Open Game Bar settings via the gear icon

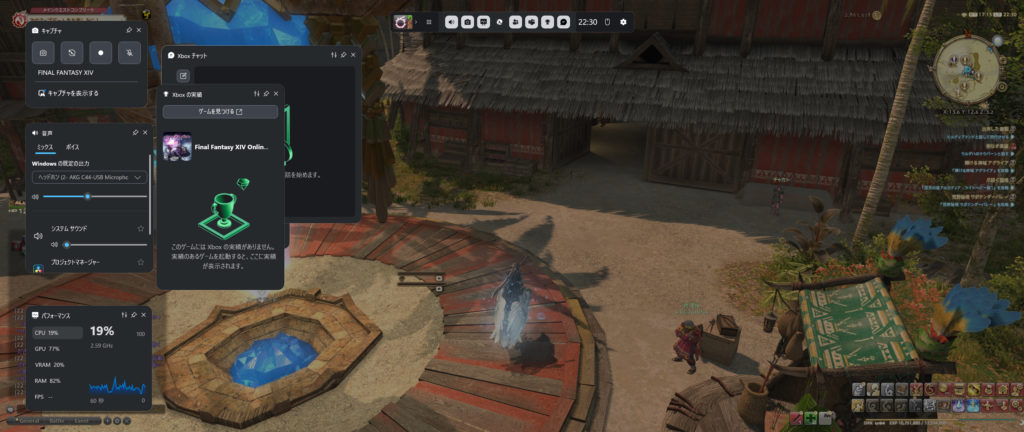624,21
